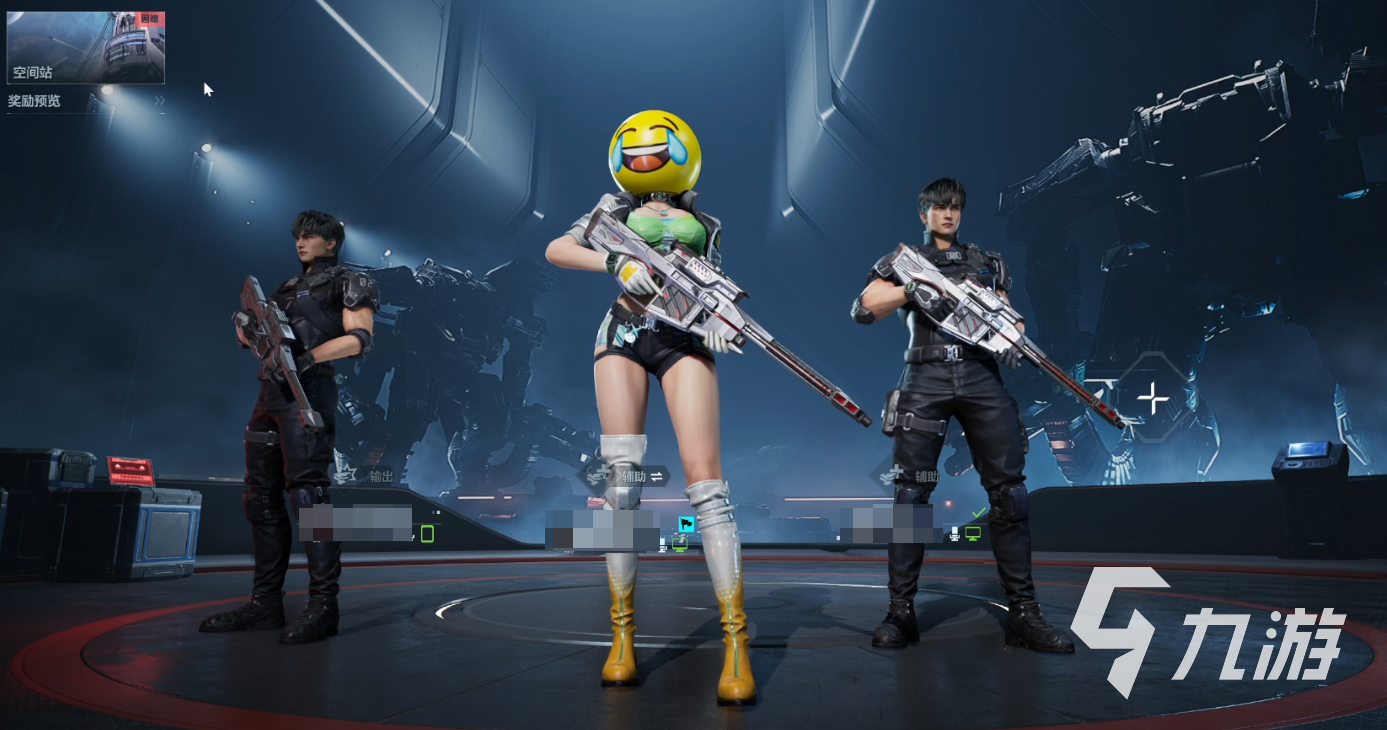
Task: Click the cyan team leader flag icon
Action: pos(687,524)
